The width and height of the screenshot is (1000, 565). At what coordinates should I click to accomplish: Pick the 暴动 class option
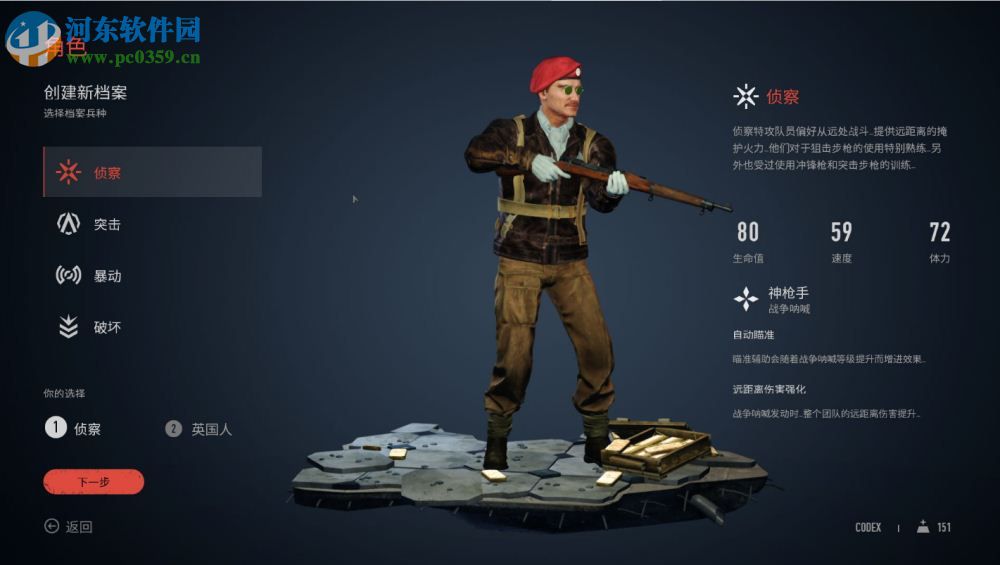(x=105, y=276)
